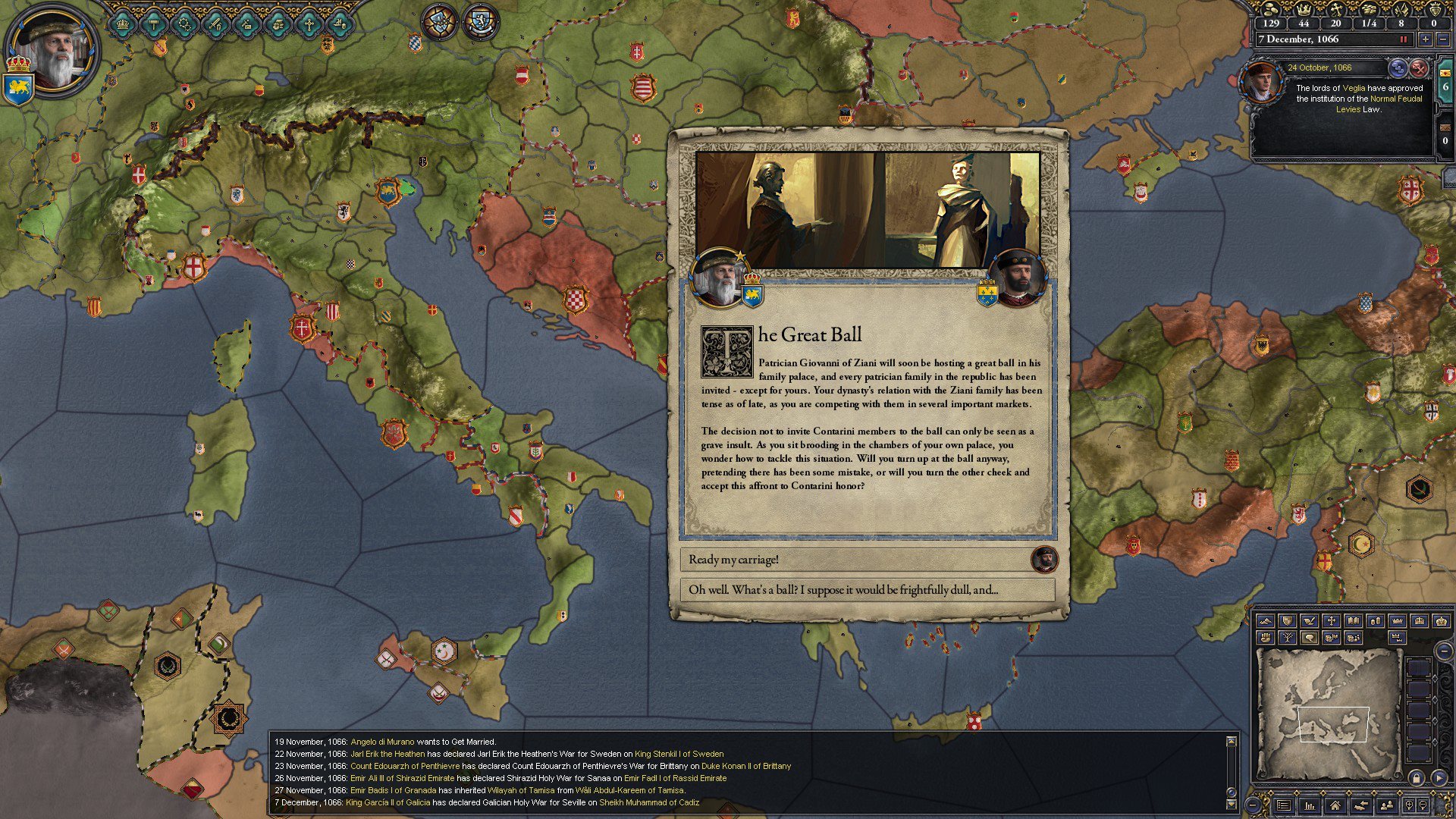Switch to the religion map mode
1456x819 pixels.
[1331, 621]
